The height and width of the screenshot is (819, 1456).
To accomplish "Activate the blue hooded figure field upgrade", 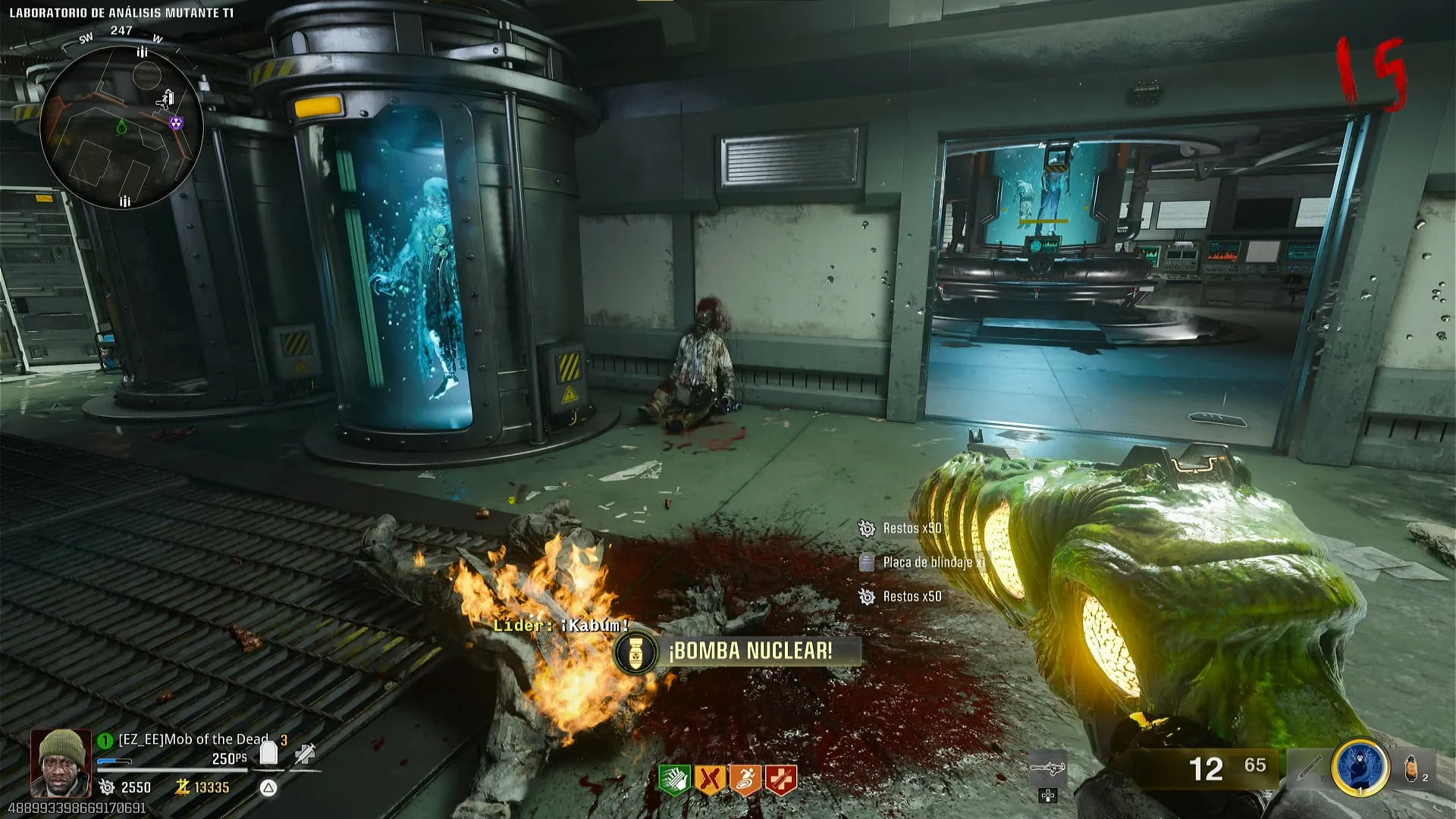I will click(1360, 767).
